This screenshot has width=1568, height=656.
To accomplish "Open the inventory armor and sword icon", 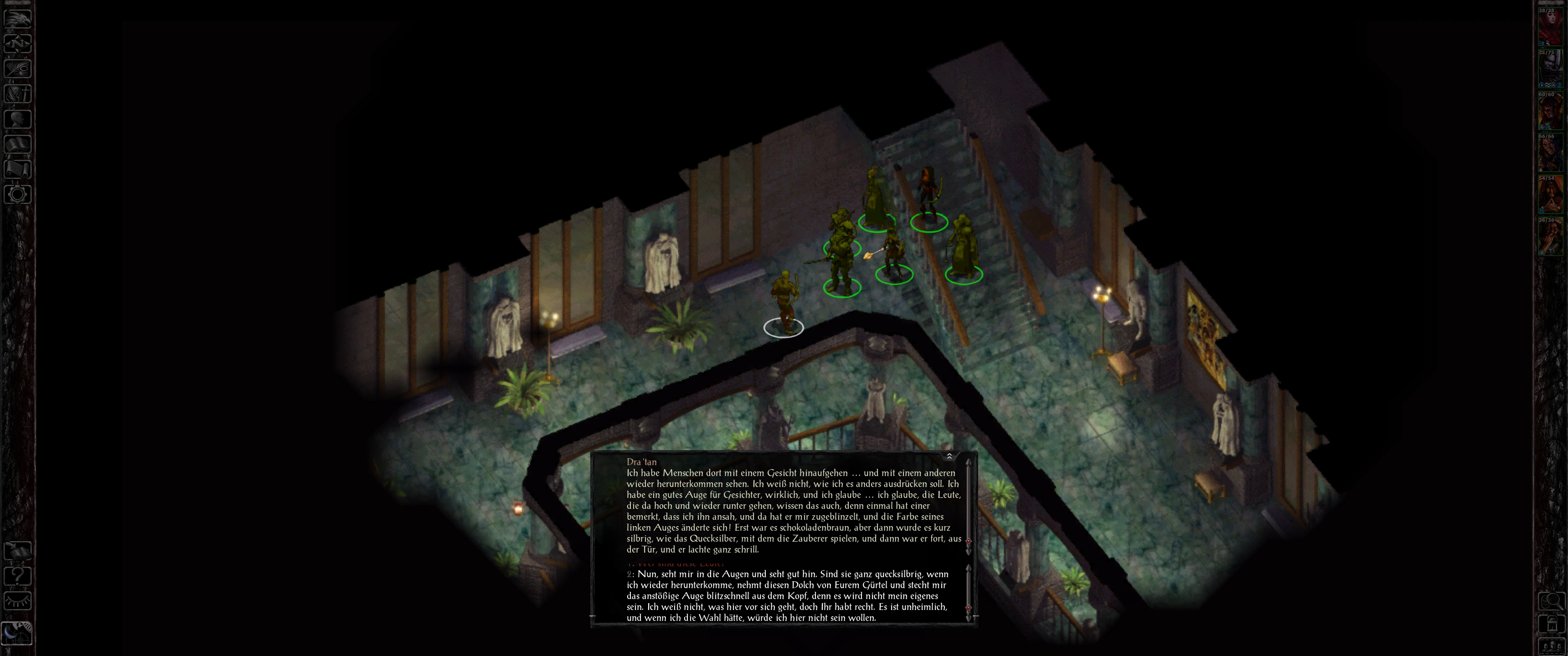I will [x=18, y=93].
